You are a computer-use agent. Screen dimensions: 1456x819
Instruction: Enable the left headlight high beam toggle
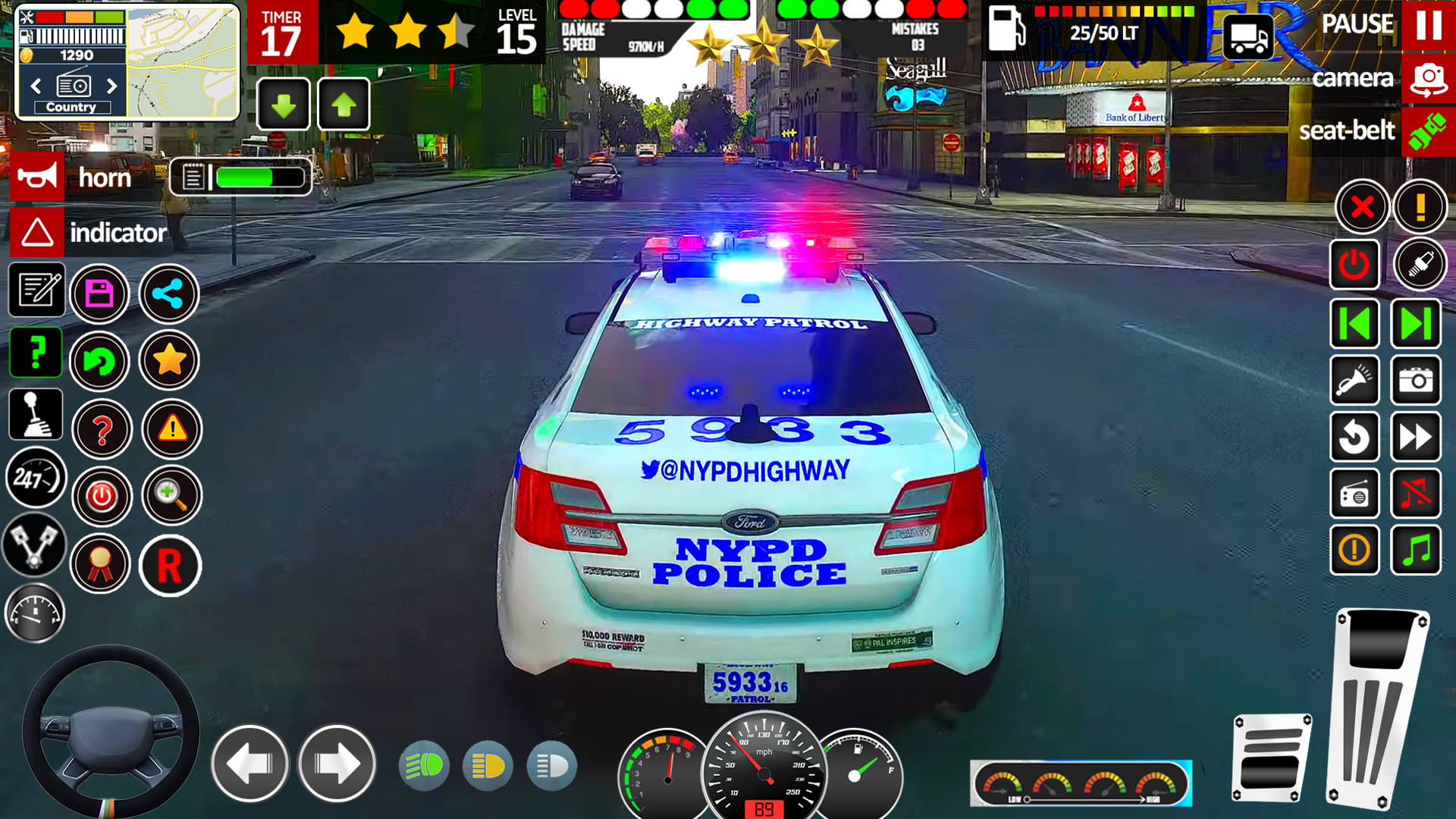[x=425, y=766]
